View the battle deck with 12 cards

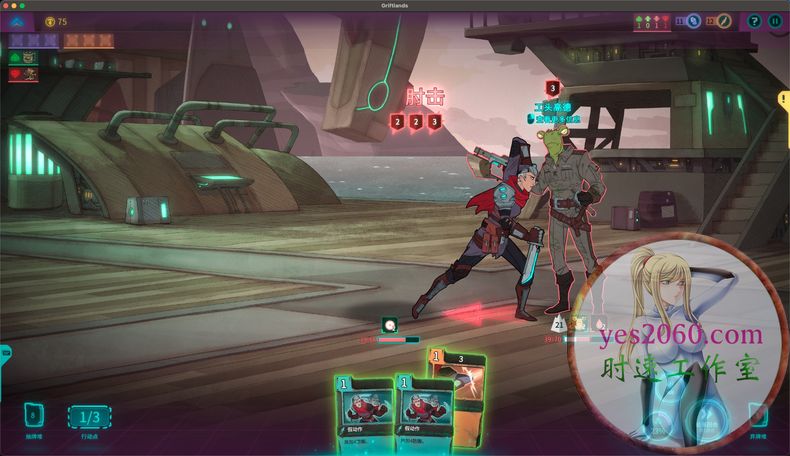723,21
